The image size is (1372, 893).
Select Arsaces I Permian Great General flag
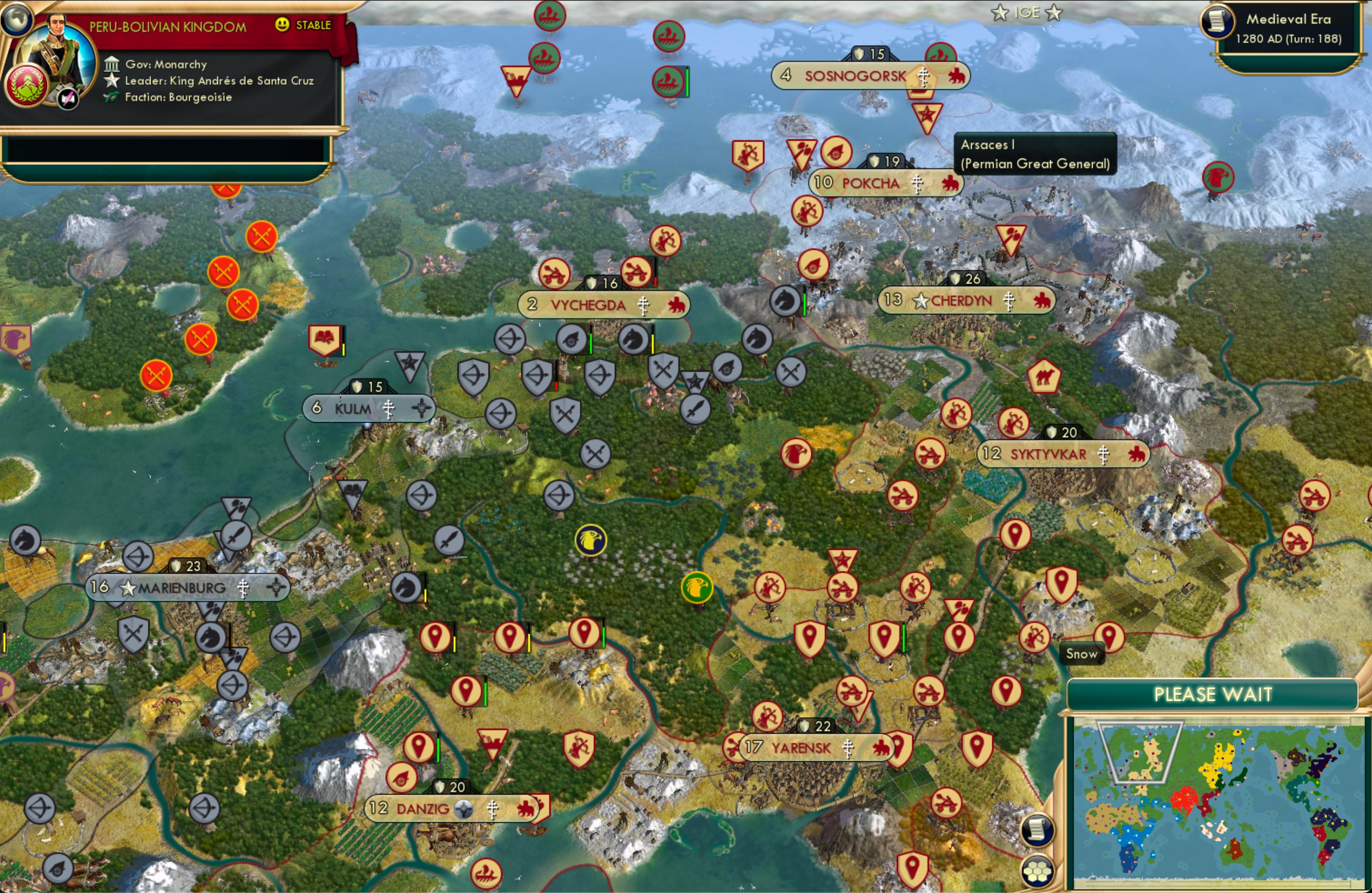(929, 116)
